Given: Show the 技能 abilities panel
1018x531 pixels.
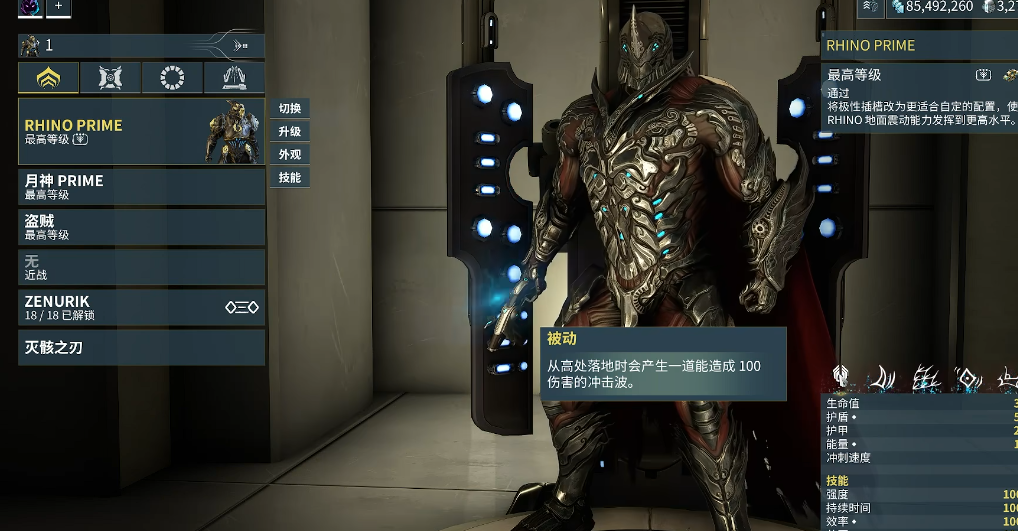Looking at the screenshot, I should tap(290, 177).
